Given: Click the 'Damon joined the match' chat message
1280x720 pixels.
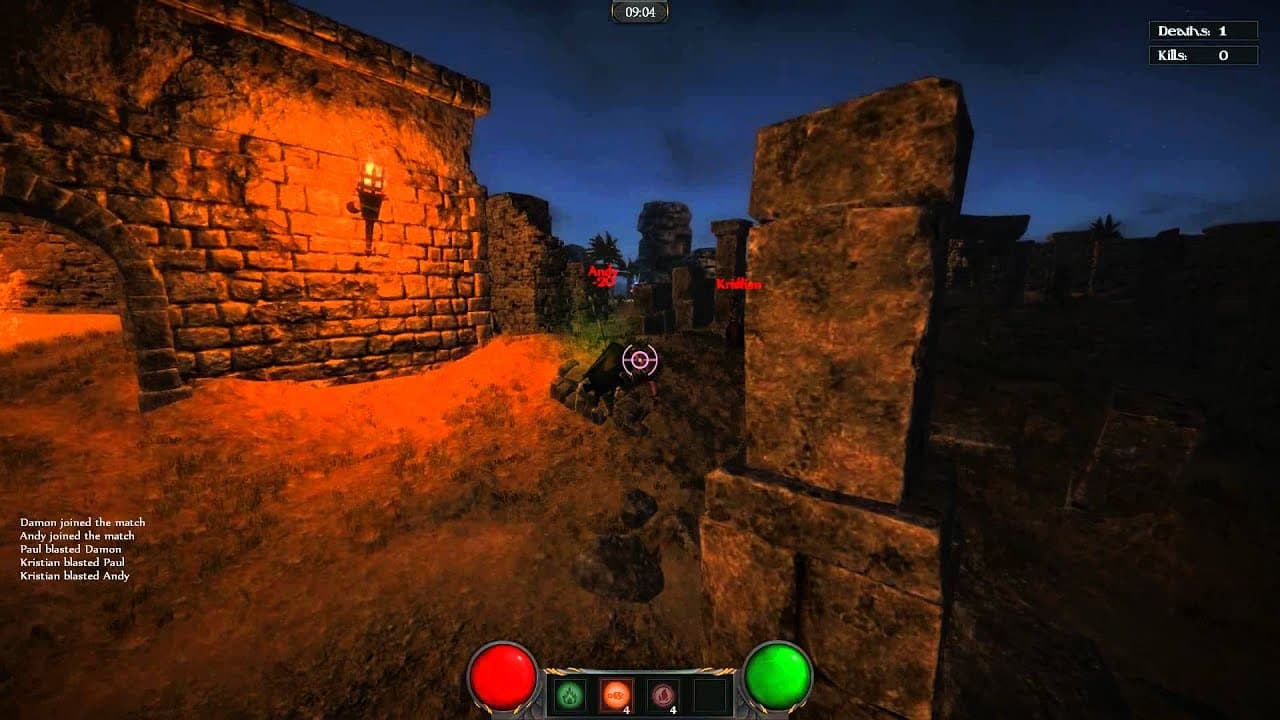Looking at the screenshot, I should (x=81, y=522).
